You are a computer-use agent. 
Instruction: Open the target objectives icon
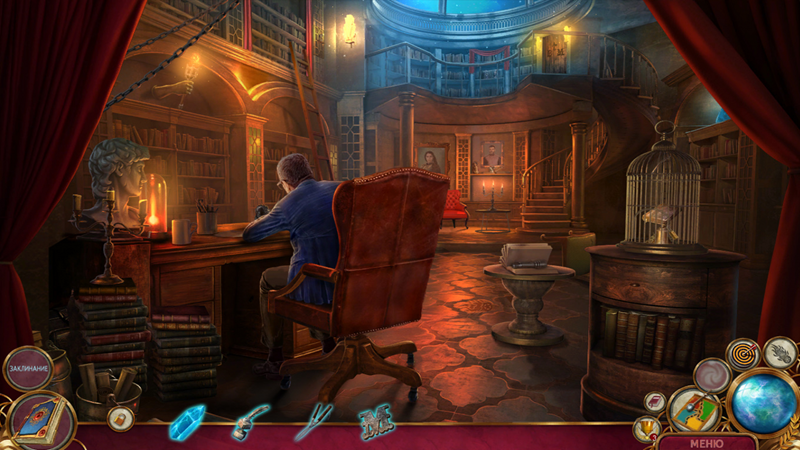click(744, 354)
